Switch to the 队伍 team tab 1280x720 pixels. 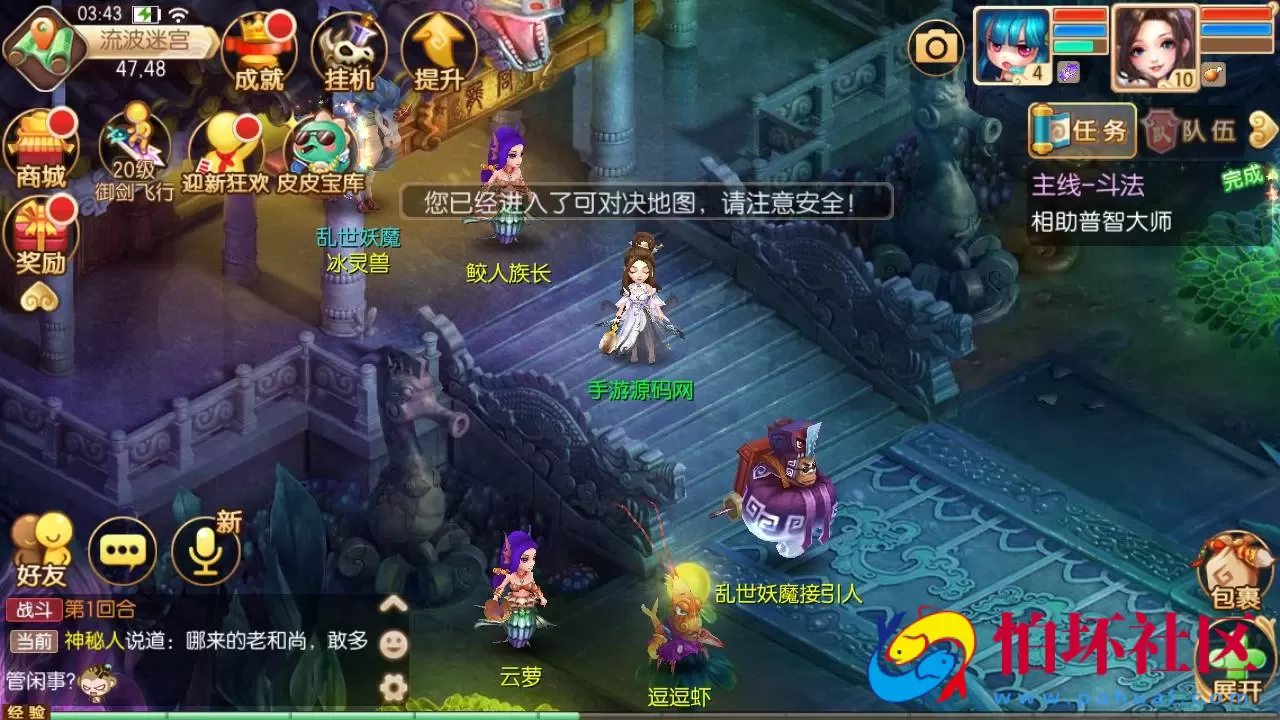click(1192, 130)
